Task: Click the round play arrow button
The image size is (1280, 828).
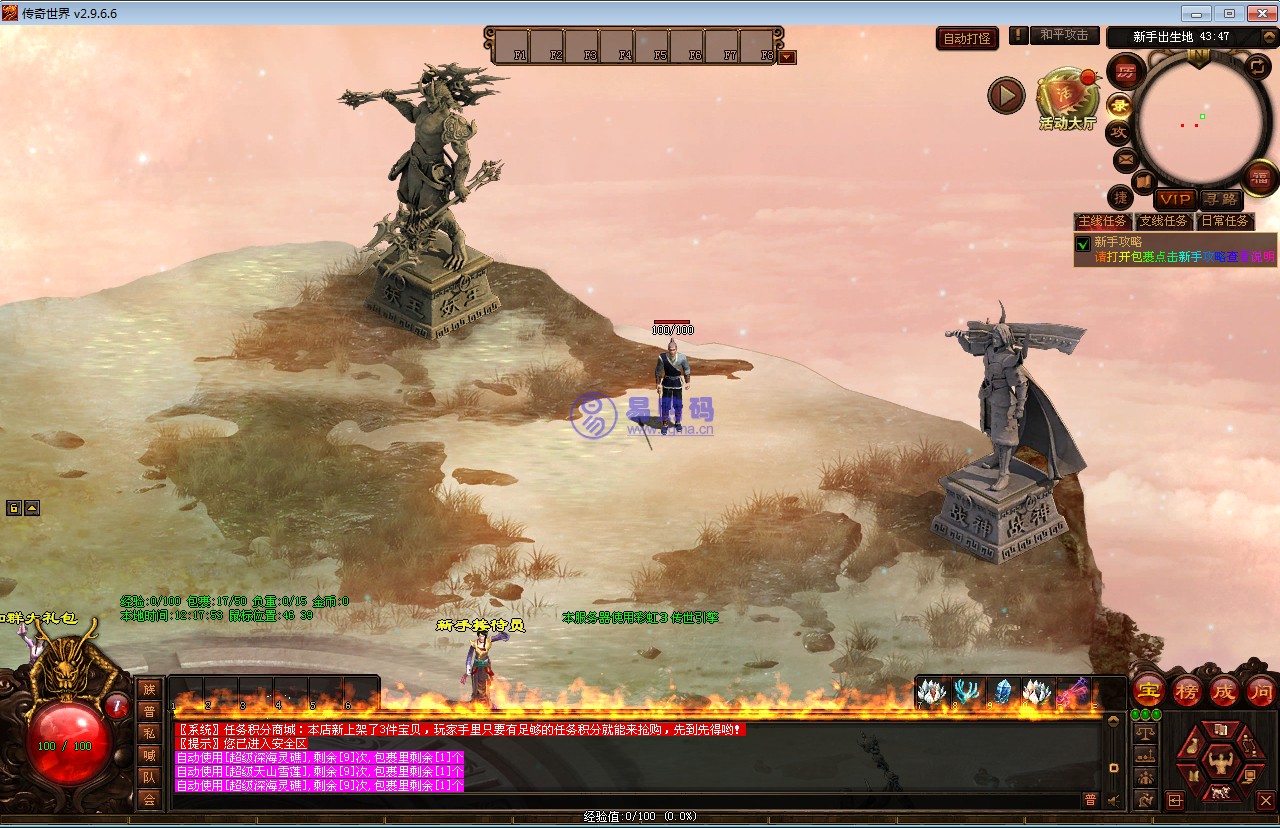Action: 1006,96
